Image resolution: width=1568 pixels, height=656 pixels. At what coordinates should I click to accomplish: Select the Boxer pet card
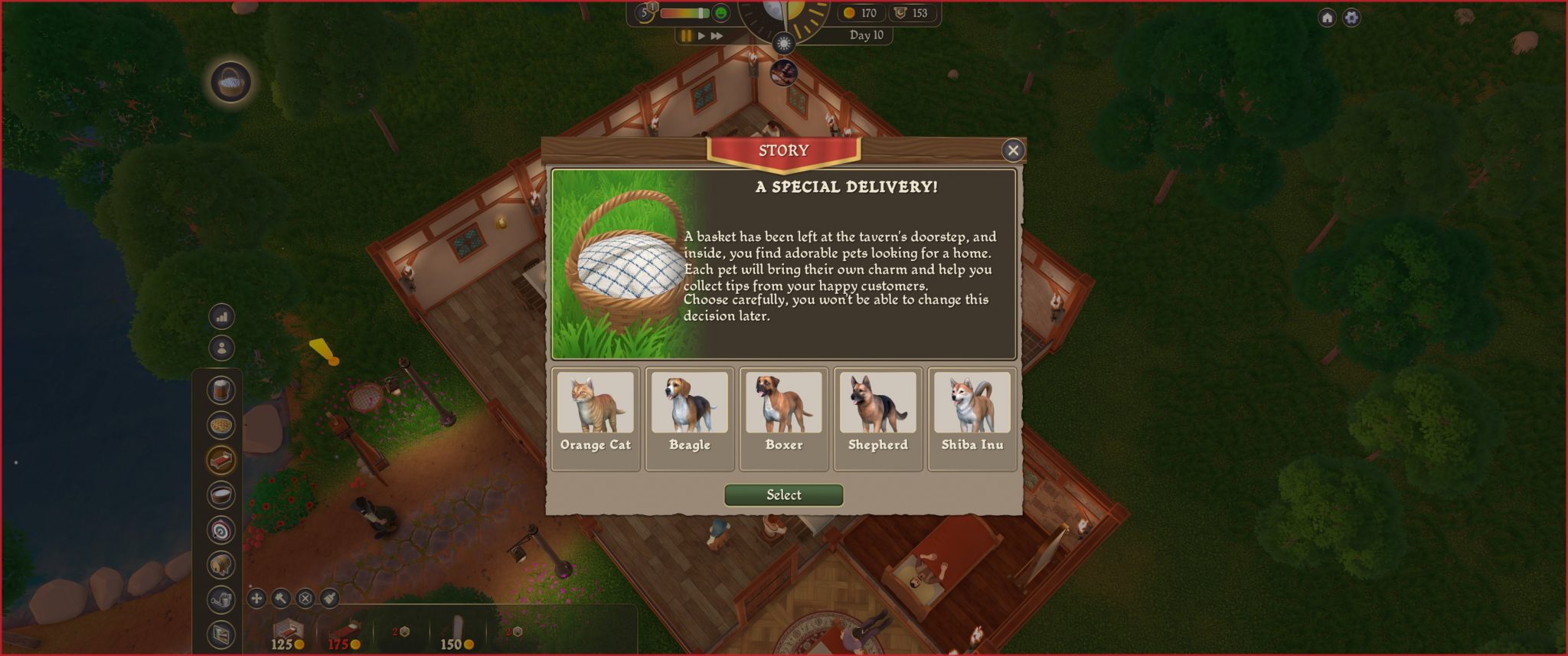(x=783, y=418)
